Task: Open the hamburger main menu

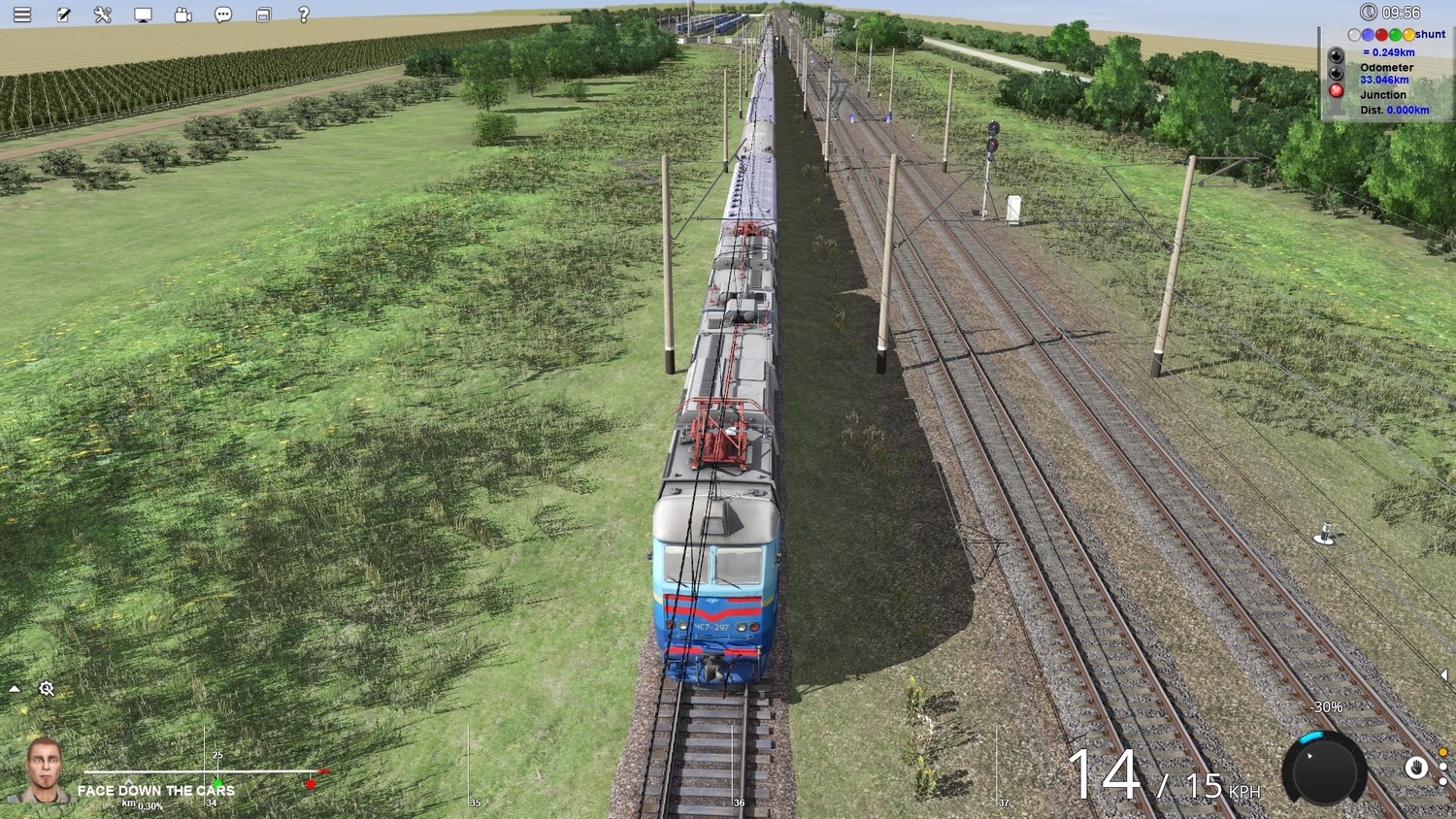Action: [x=22, y=15]
